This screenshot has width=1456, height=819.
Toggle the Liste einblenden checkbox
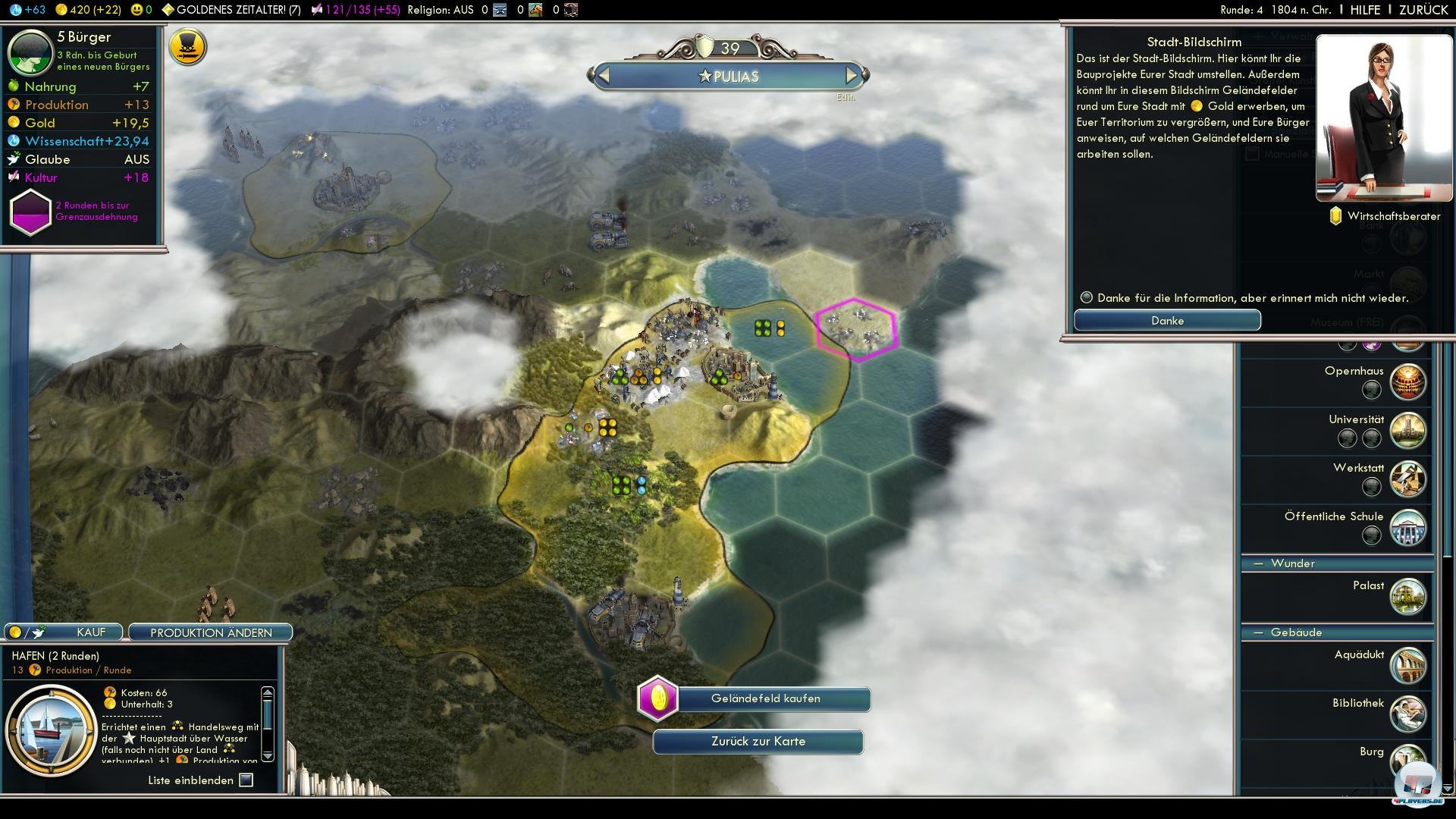[x=246, y=780]
